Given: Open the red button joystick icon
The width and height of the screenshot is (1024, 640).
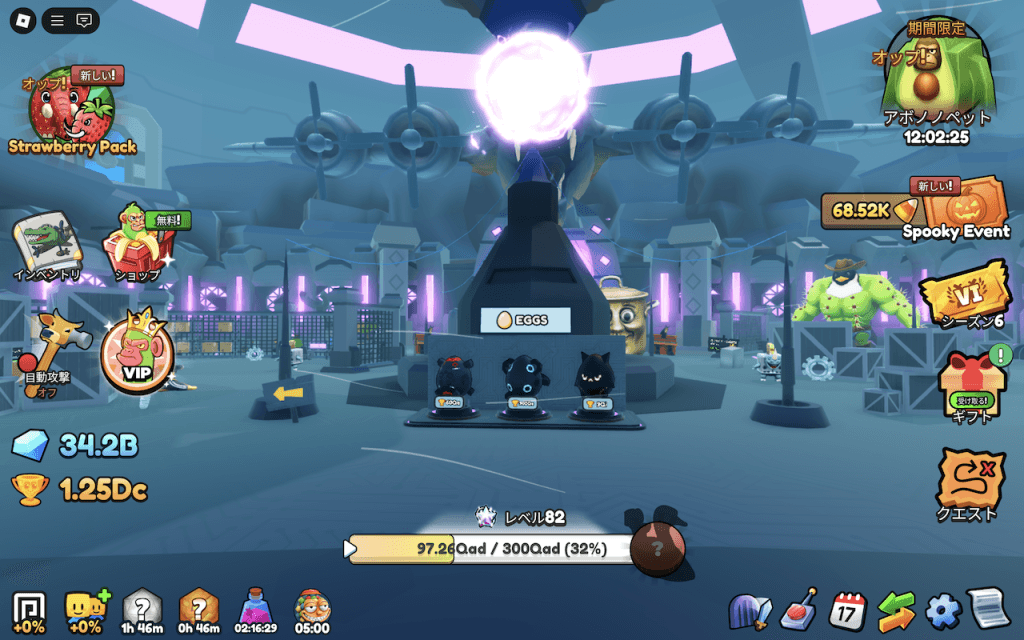Looking at the screenshot, I should (x=800, y=608).
